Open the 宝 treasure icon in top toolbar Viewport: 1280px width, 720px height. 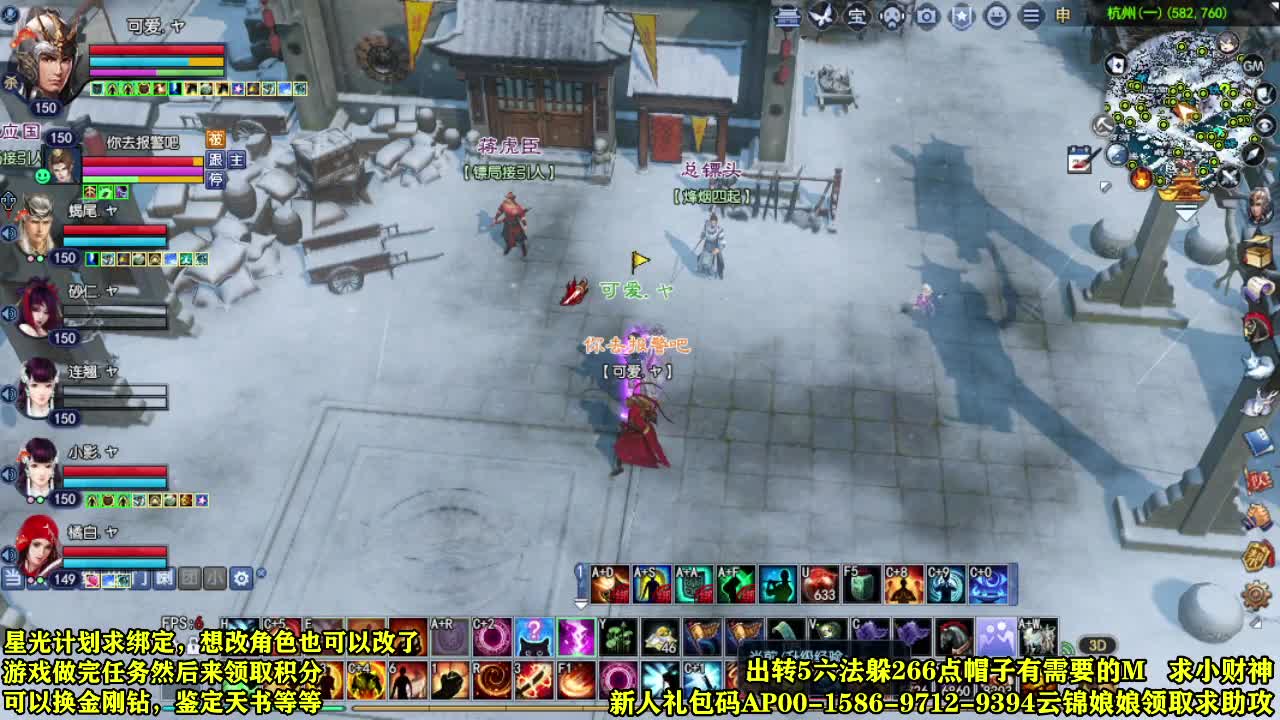point(855,17)
